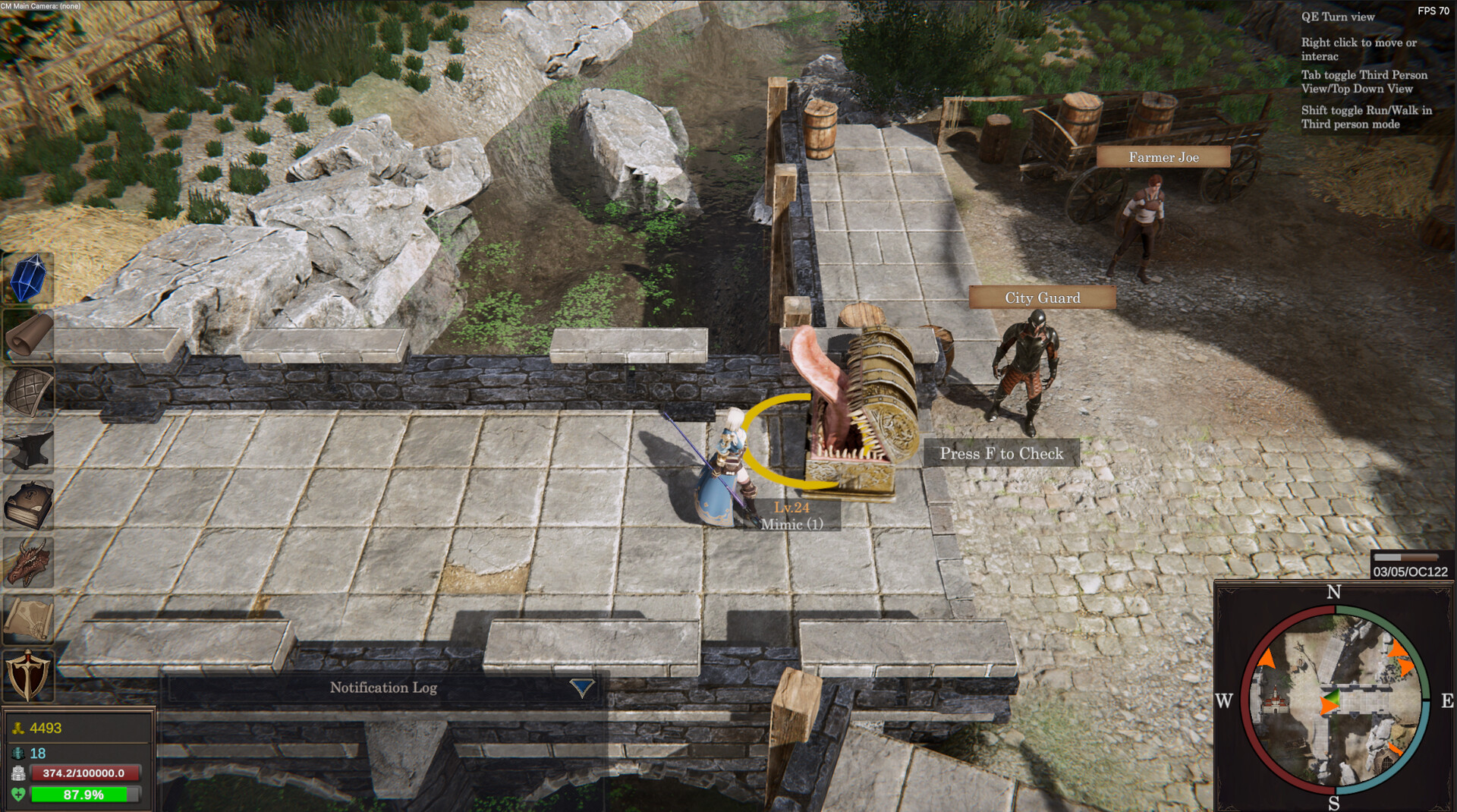Open the quilted leather armor panel
Image resolution: width=1457 pixels, height=812 pixels.
(28, 392)
